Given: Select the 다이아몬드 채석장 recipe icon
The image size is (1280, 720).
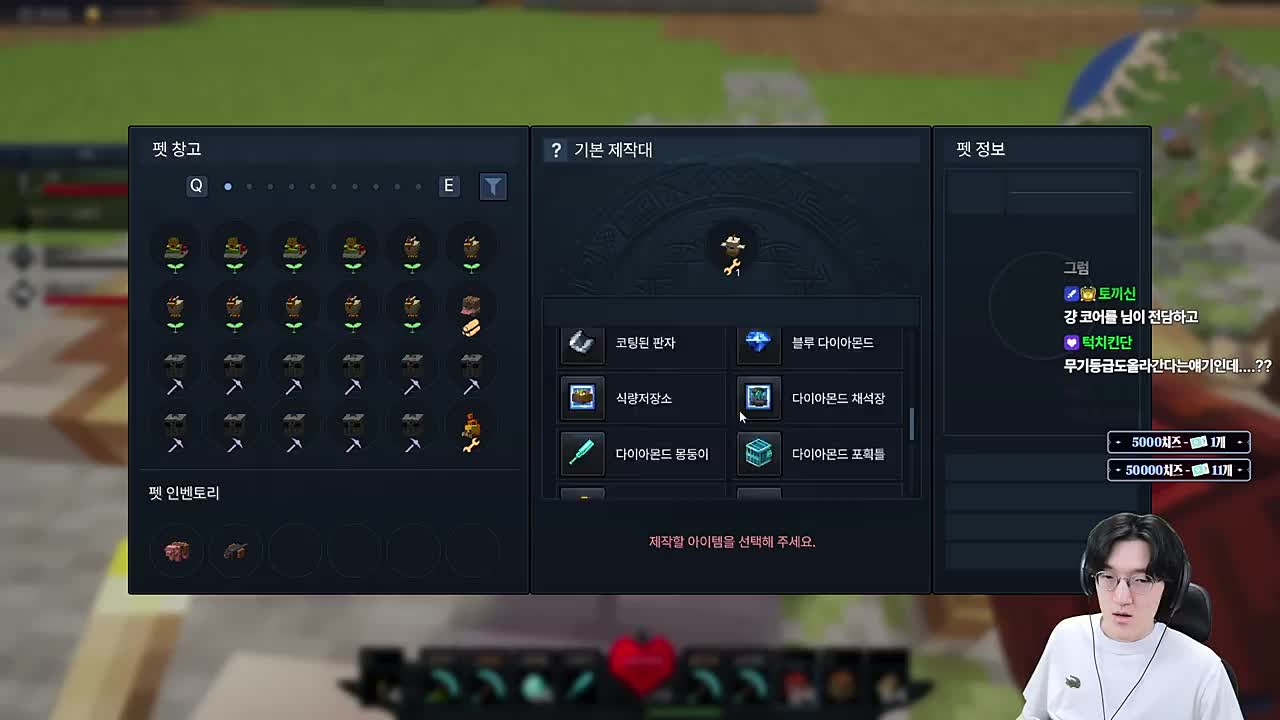Looking at the screenshot, I should pyautogui.click(x=758, y=398).
